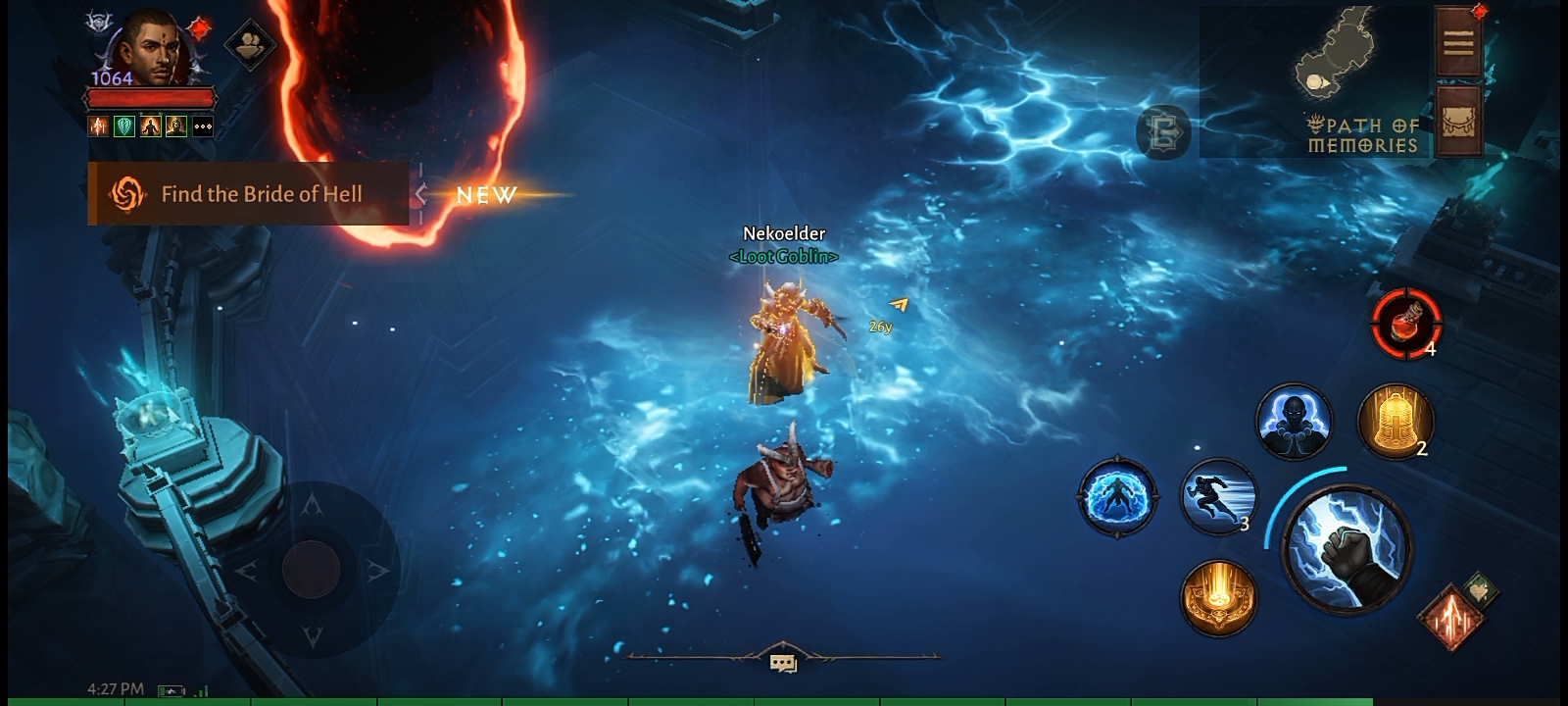Open the chat bubble panel

[x=783, y=664]
